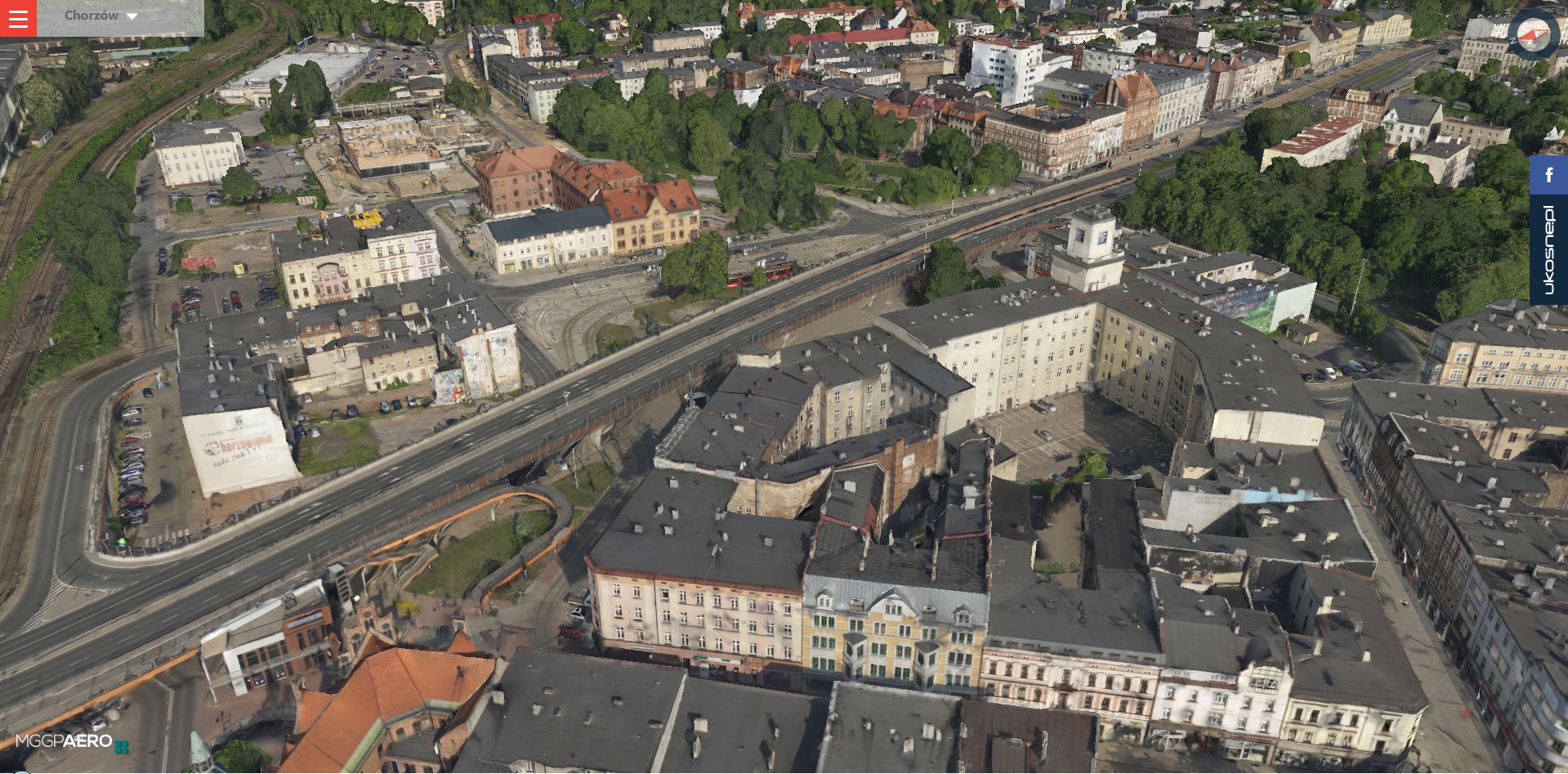Open the Facebook share tab
The height and width of the screenshot is (774, 1568).
point(1548,175)
